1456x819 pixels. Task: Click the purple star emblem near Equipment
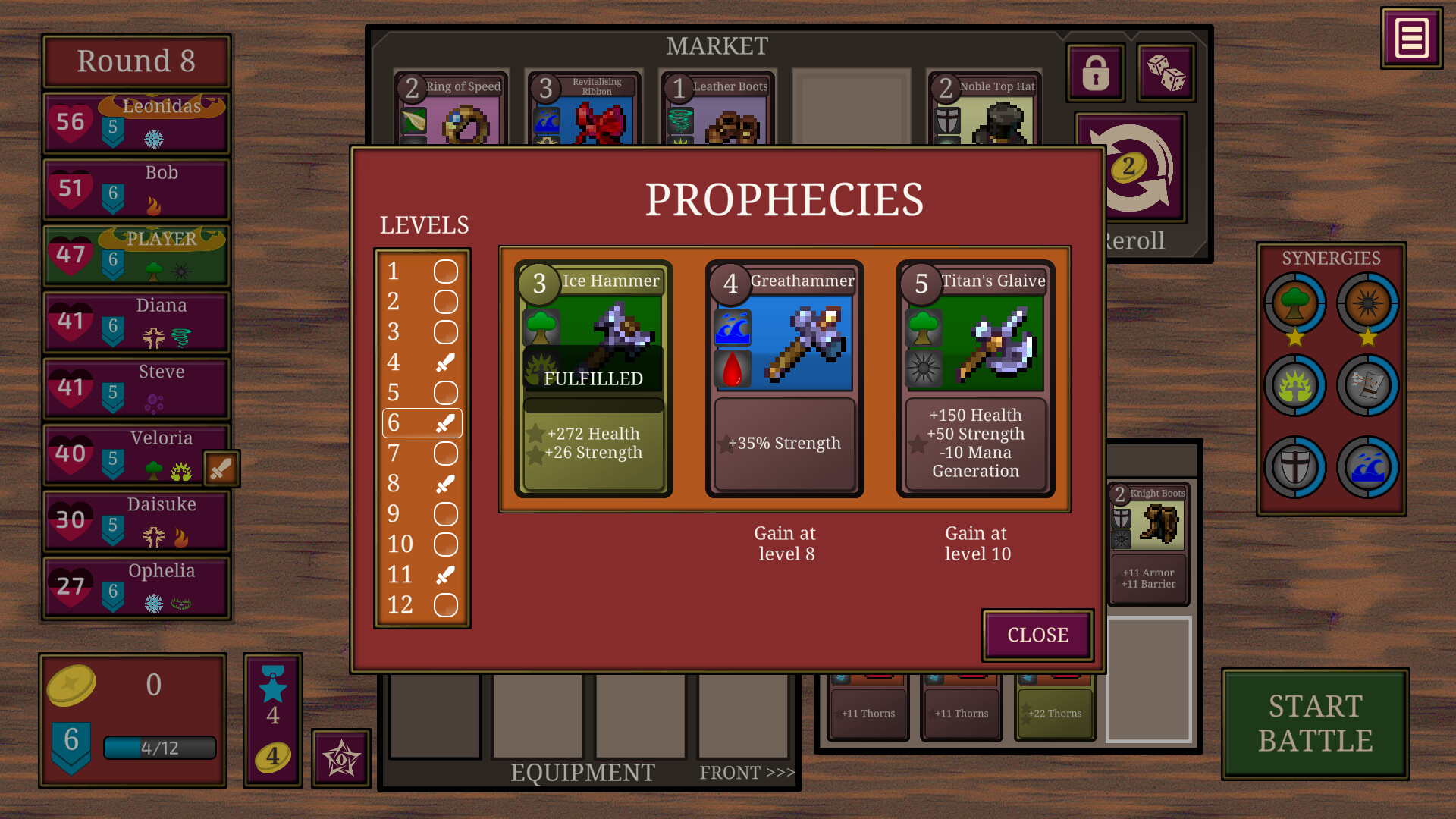340,758
